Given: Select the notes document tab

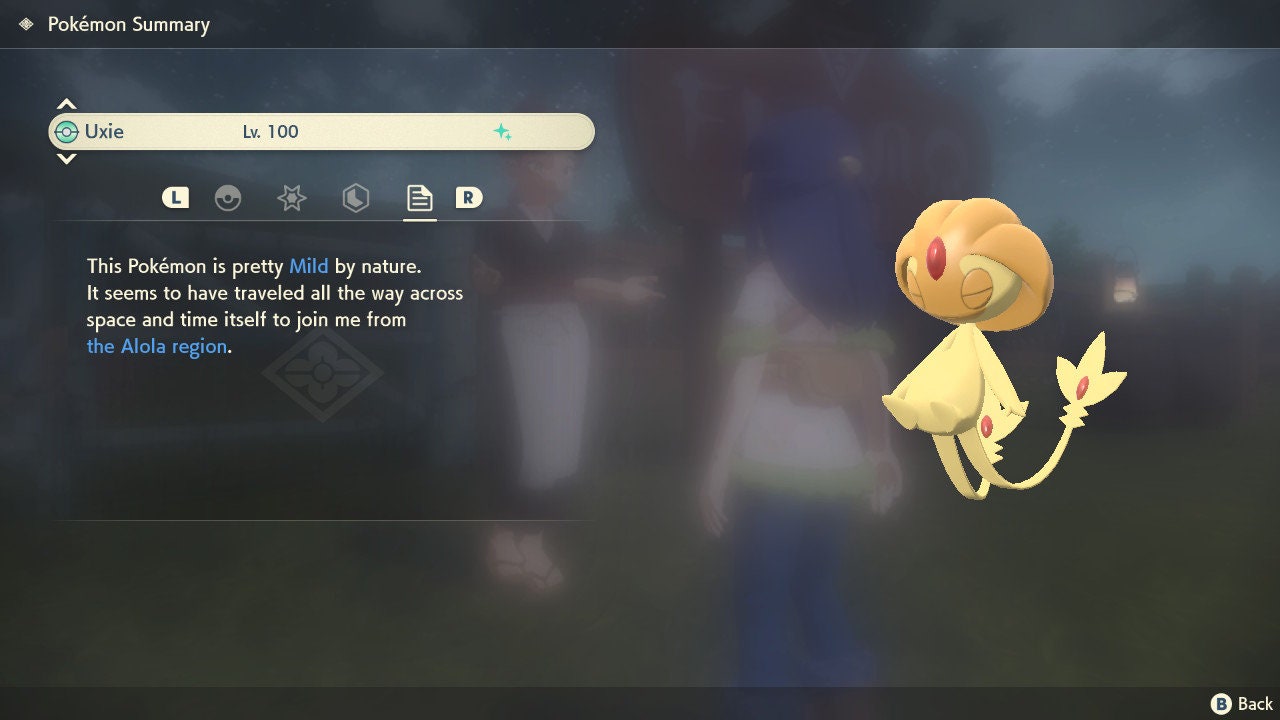Looking at the screenshot, I should [x=419, y=198].
